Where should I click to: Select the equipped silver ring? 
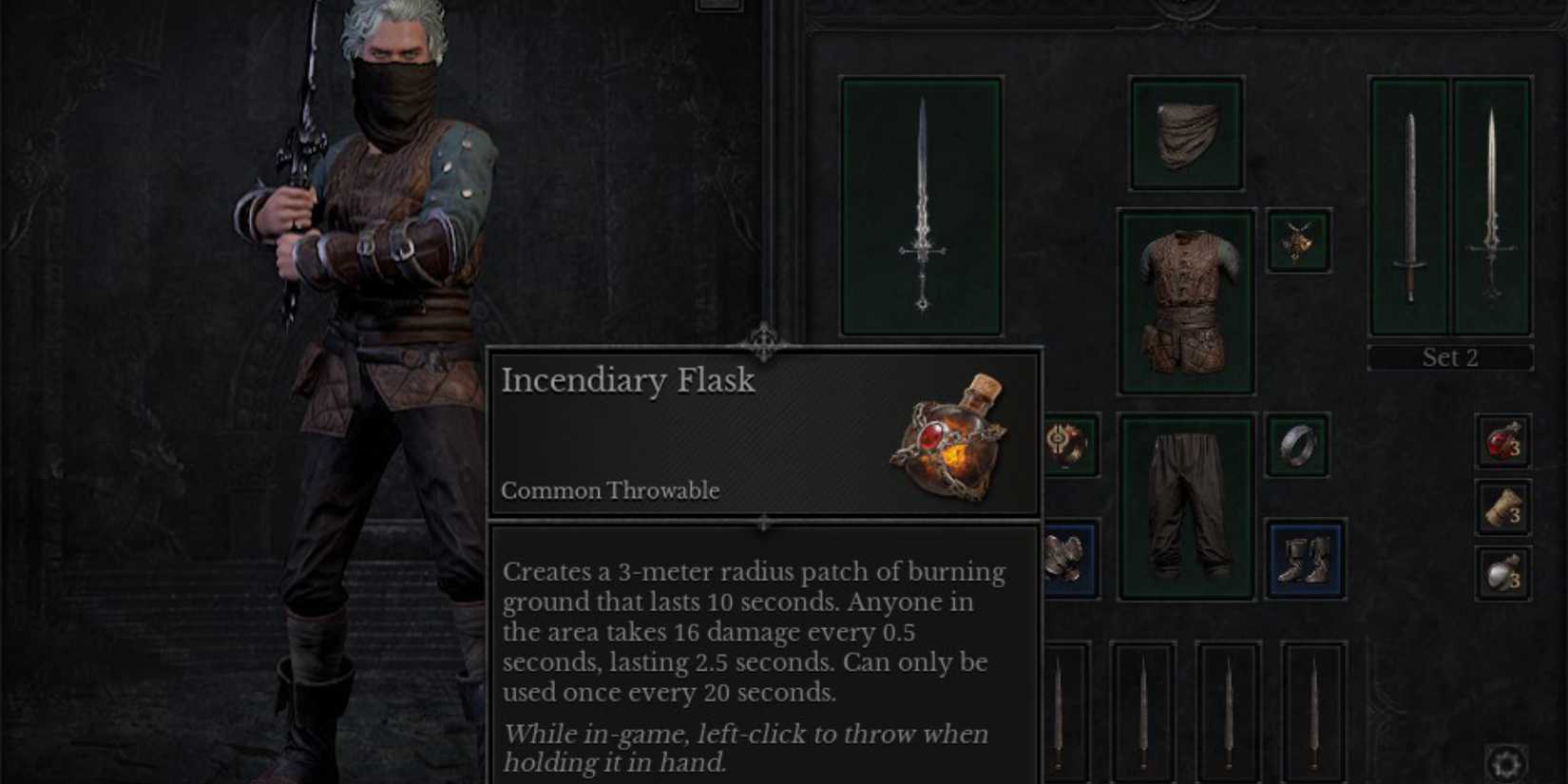point(1298,443)
